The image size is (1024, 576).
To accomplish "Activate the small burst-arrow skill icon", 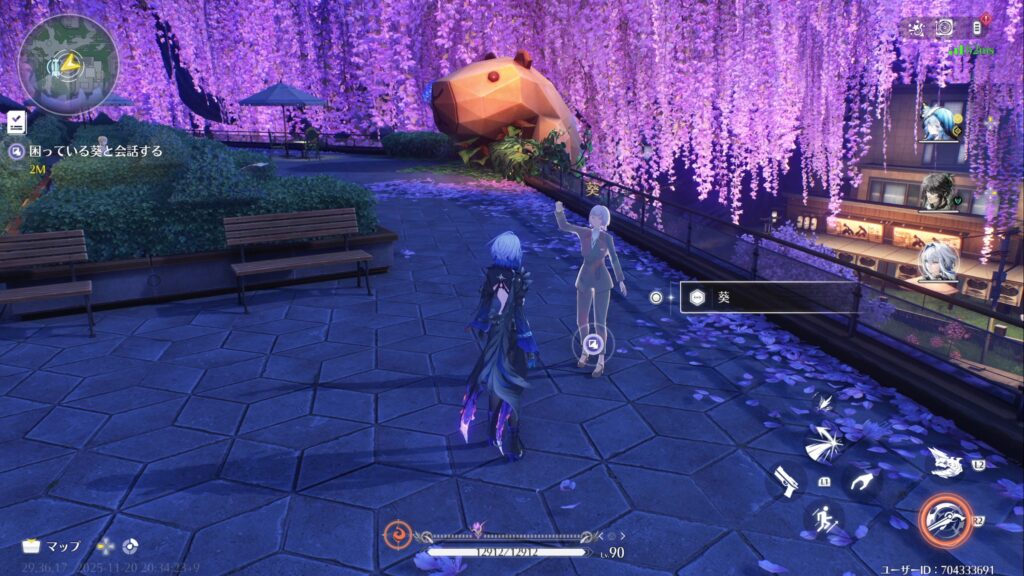I will 825,403.
